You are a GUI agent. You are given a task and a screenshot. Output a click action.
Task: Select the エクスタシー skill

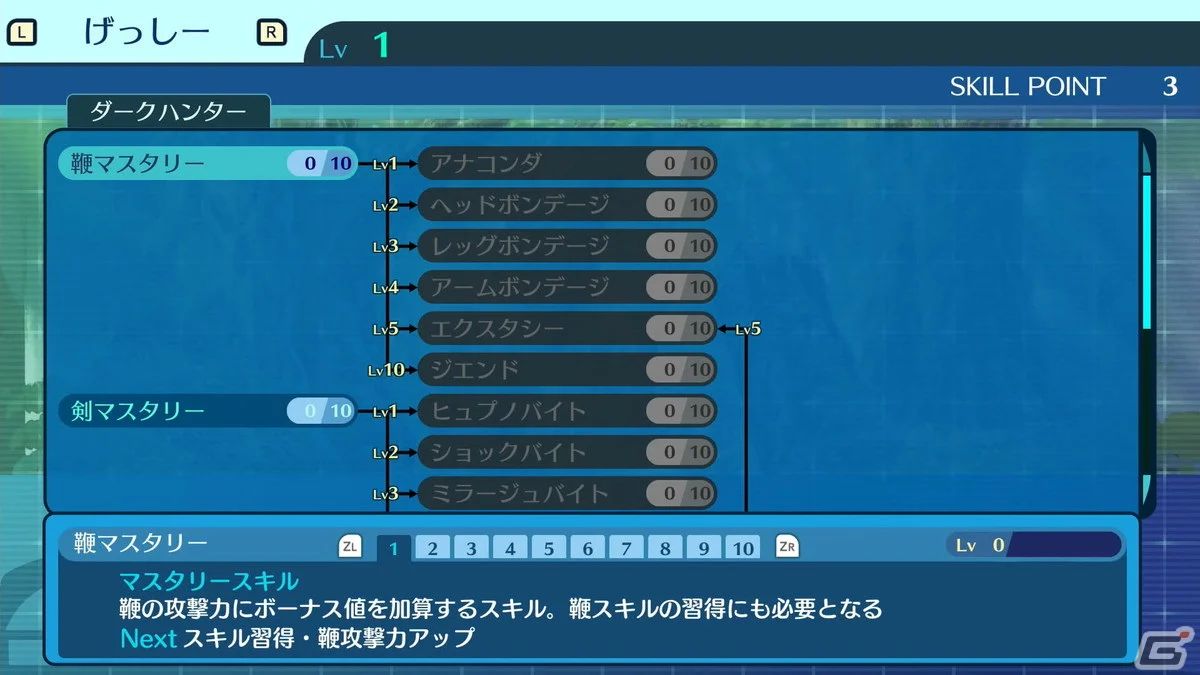(x=566, y=328)
